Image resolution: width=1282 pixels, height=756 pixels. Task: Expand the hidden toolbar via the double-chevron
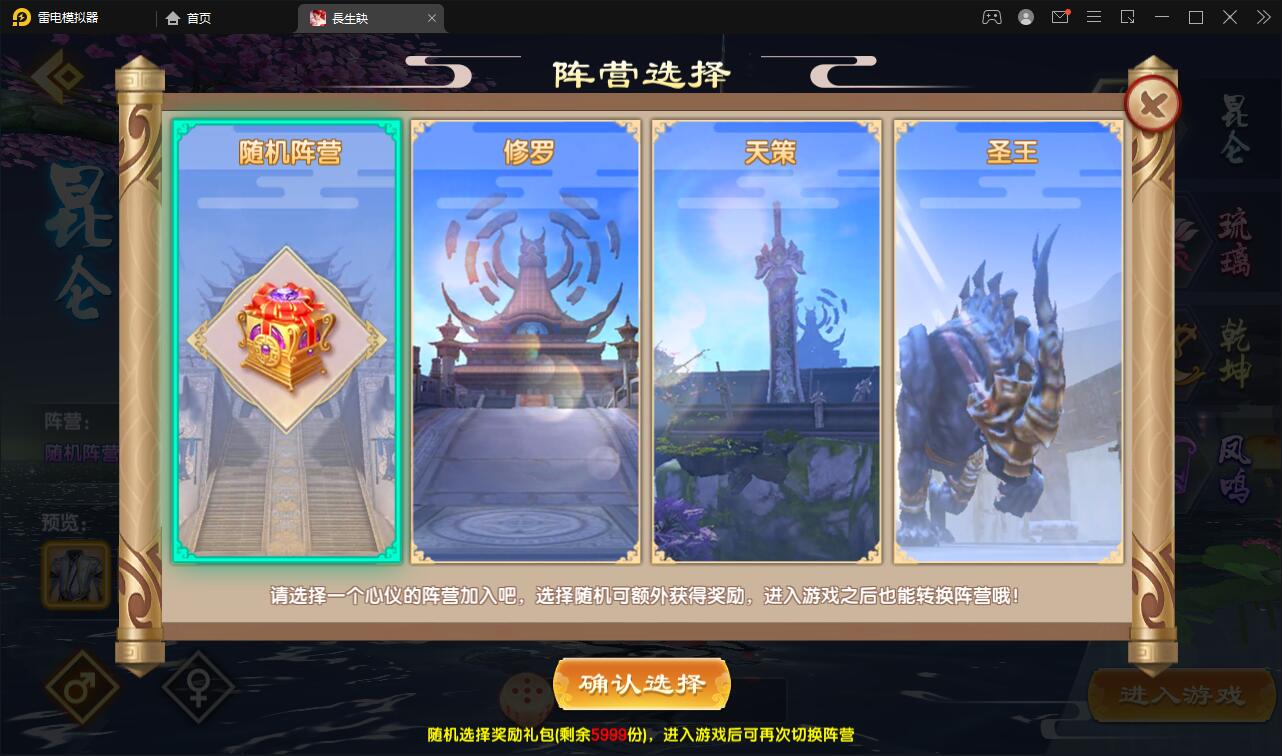pos(1263,17)
